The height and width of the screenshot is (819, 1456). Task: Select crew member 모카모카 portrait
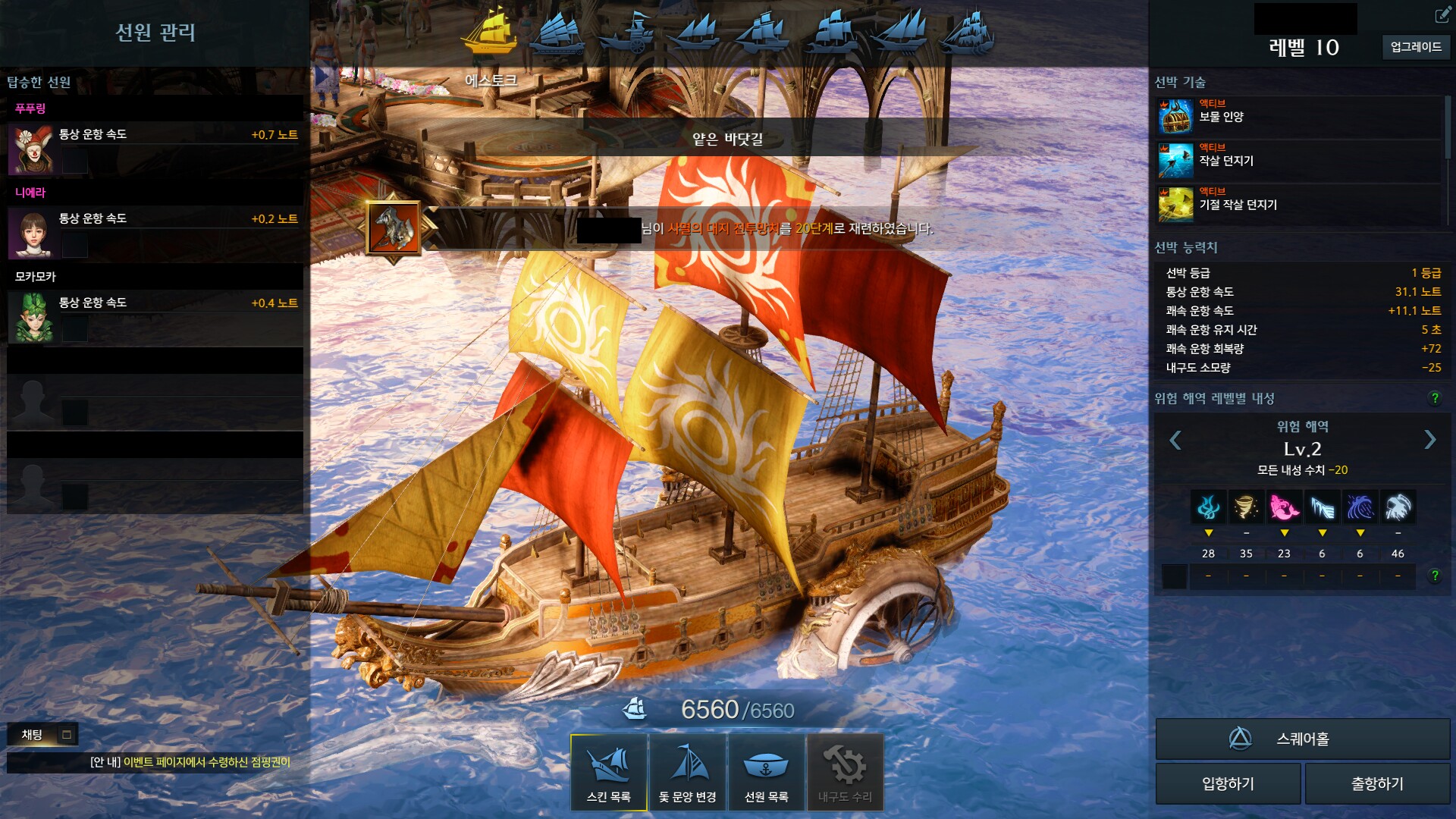31,317
